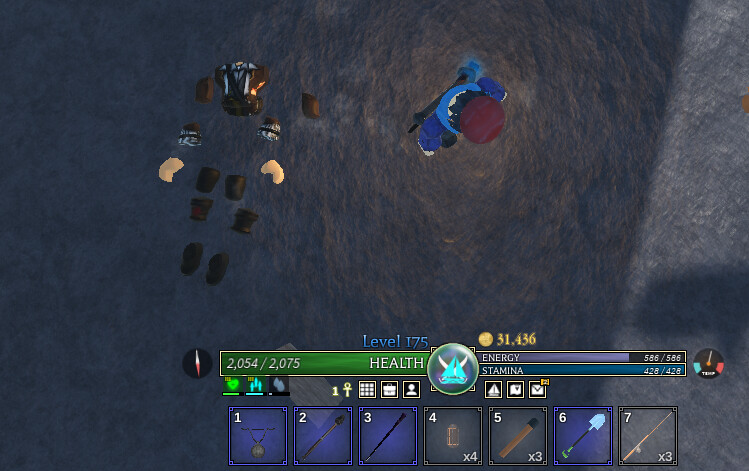Screen dimensions: 749x471
Task: Select the dark staff in slot 3
Action: click(388, 436)
